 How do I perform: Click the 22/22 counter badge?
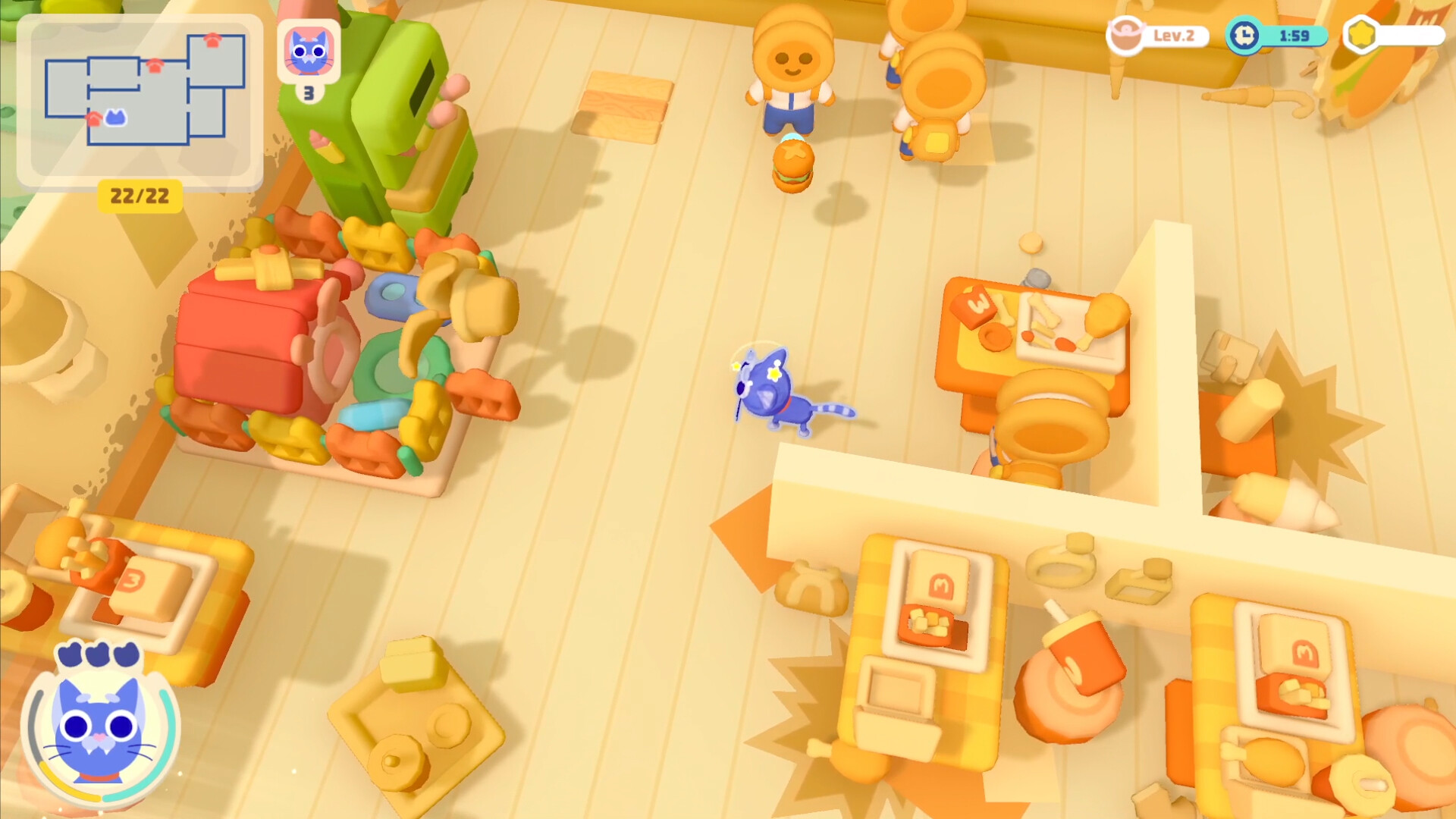140,195
